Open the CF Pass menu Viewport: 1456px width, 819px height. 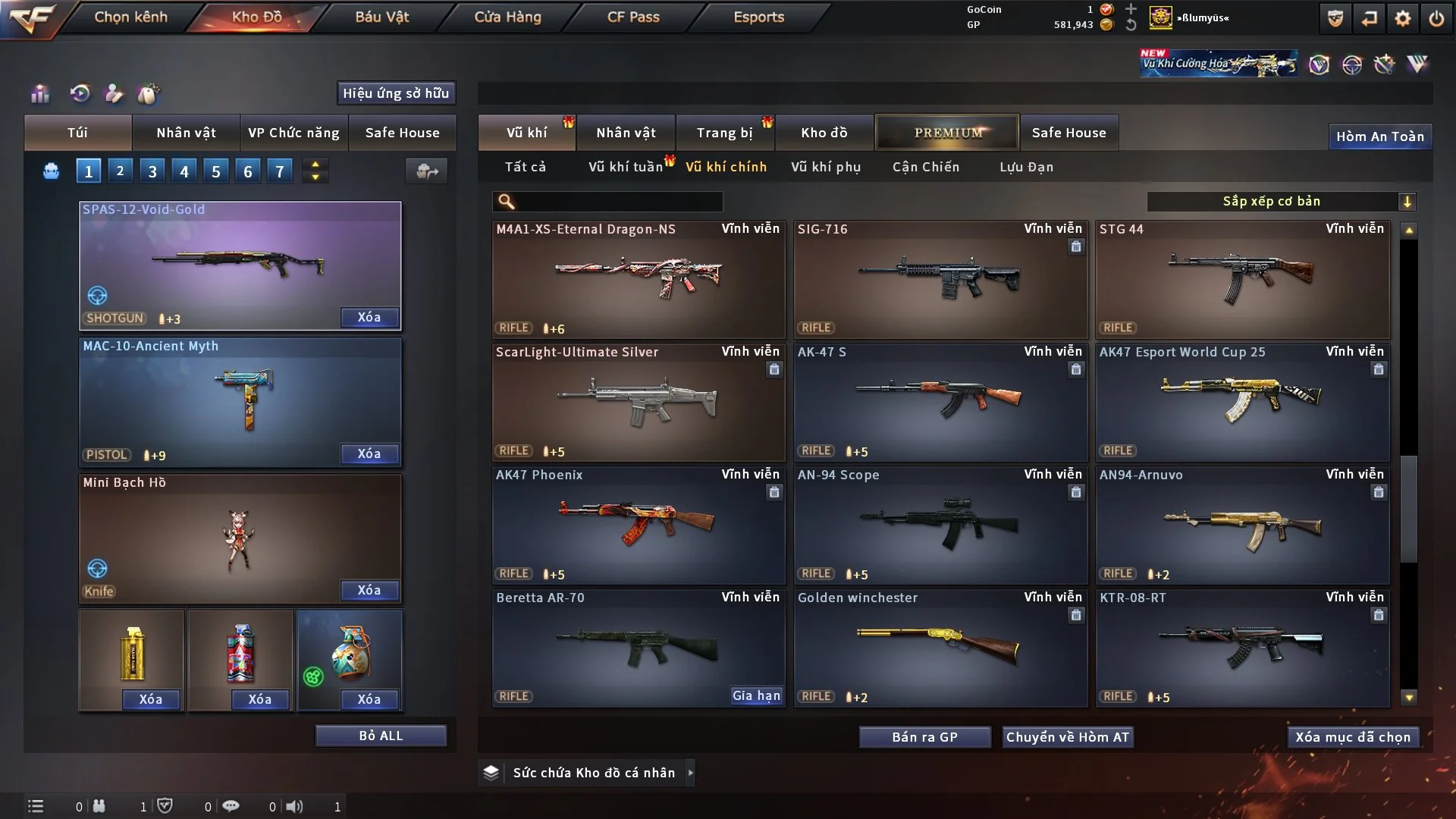(x=633, y=17)
